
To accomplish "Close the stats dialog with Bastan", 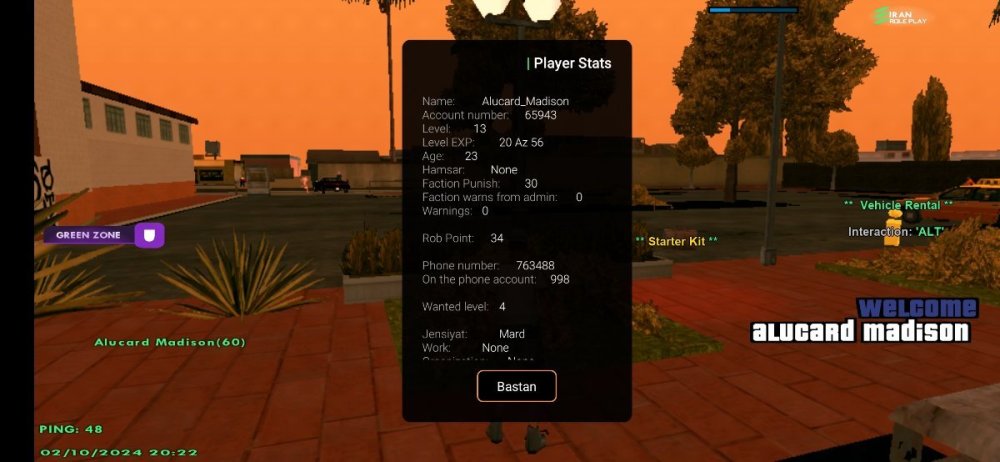I will (516, 386).
